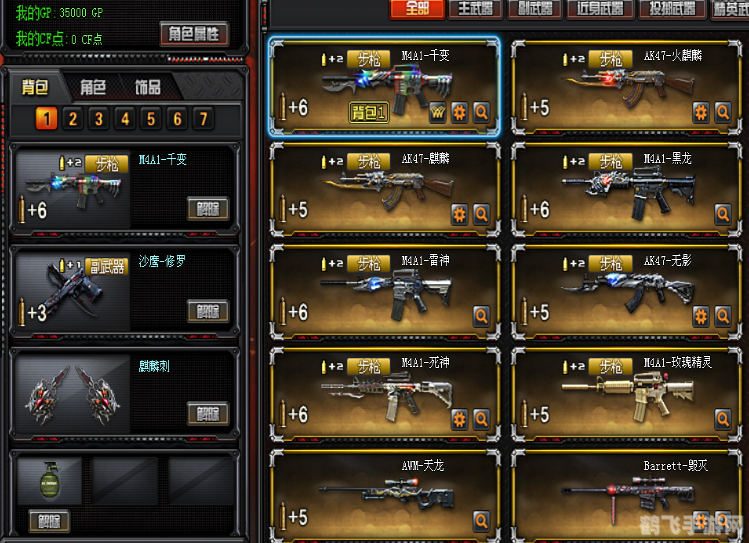
Task: Show 全部 all weapons tab
Action: click(417, 9)
